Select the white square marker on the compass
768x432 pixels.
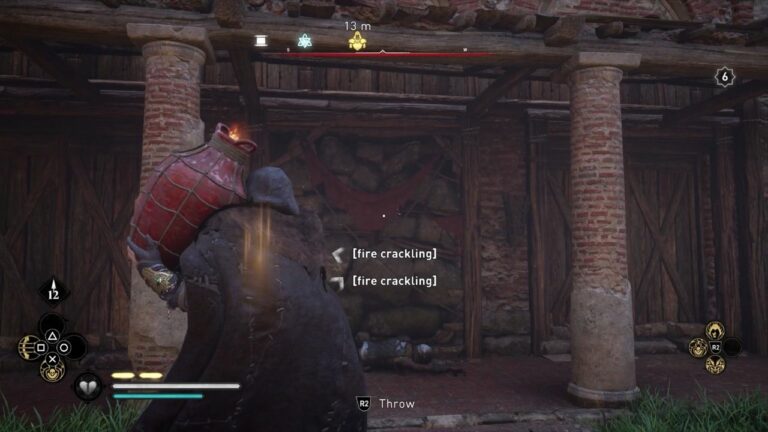click(261, 41)
